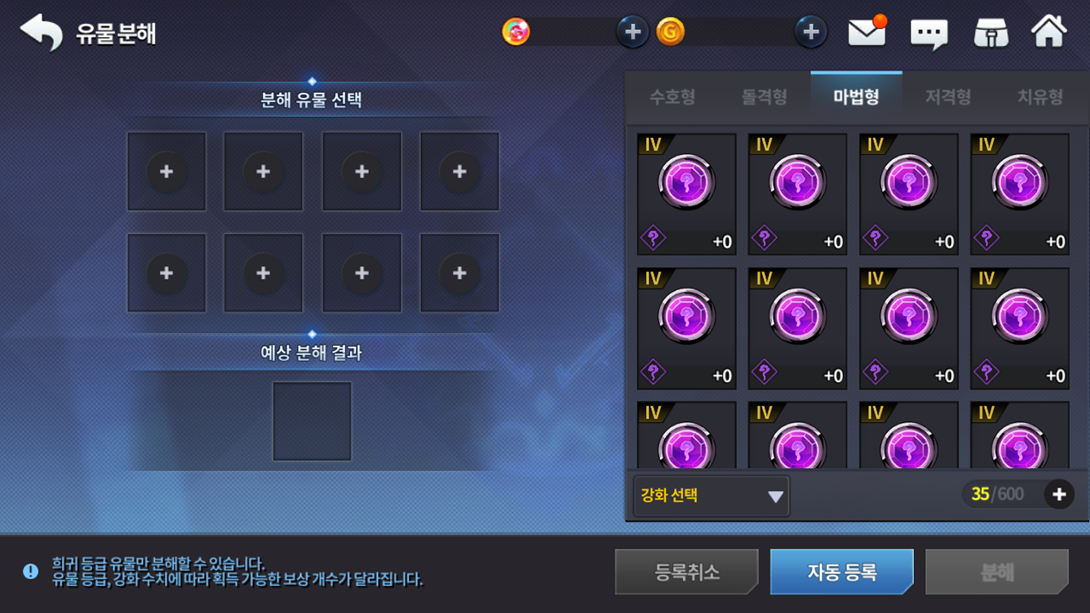
Task: Open the shop stall icon
Action: (x=991, y=33)
